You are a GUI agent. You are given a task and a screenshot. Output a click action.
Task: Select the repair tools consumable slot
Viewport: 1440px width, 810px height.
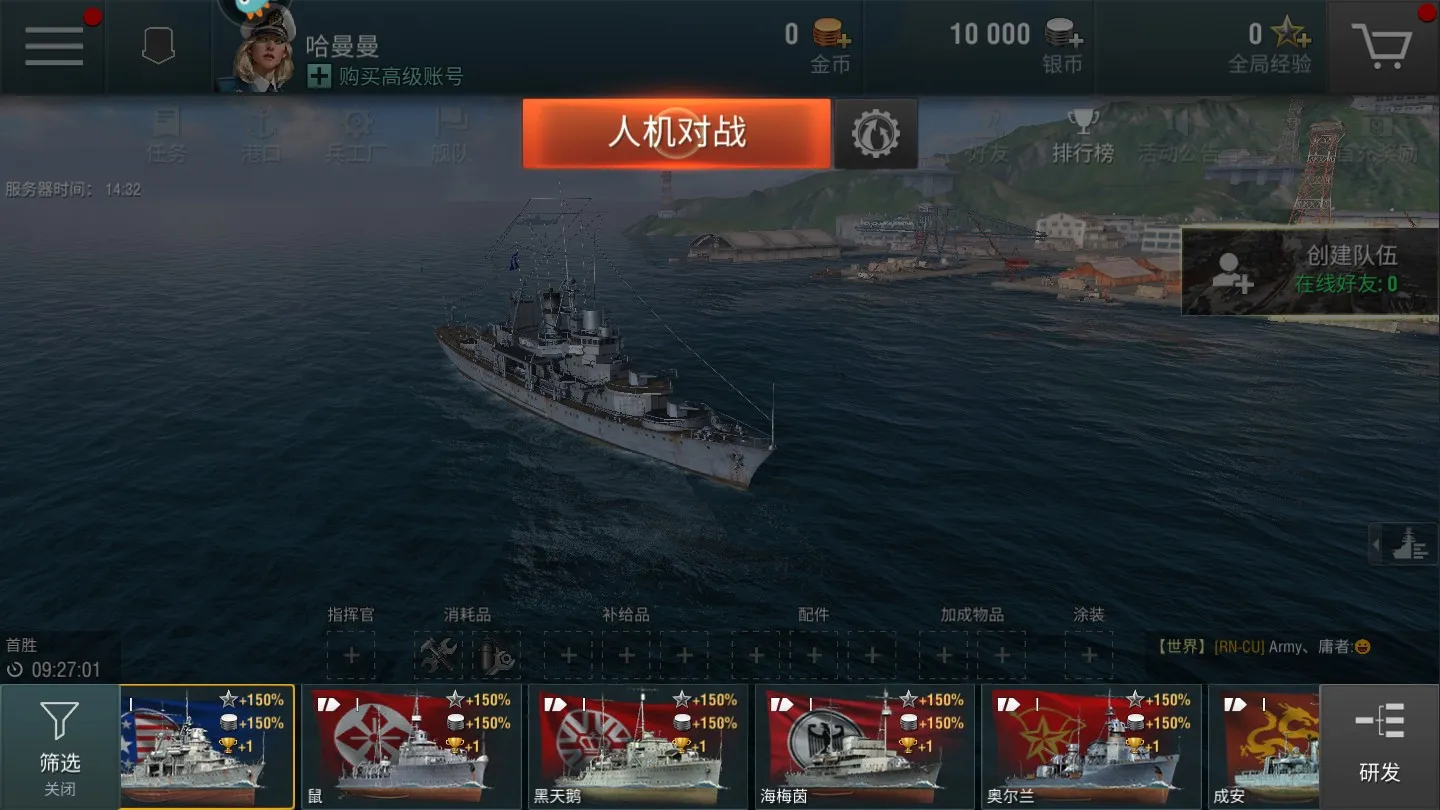tap(440, 655)
